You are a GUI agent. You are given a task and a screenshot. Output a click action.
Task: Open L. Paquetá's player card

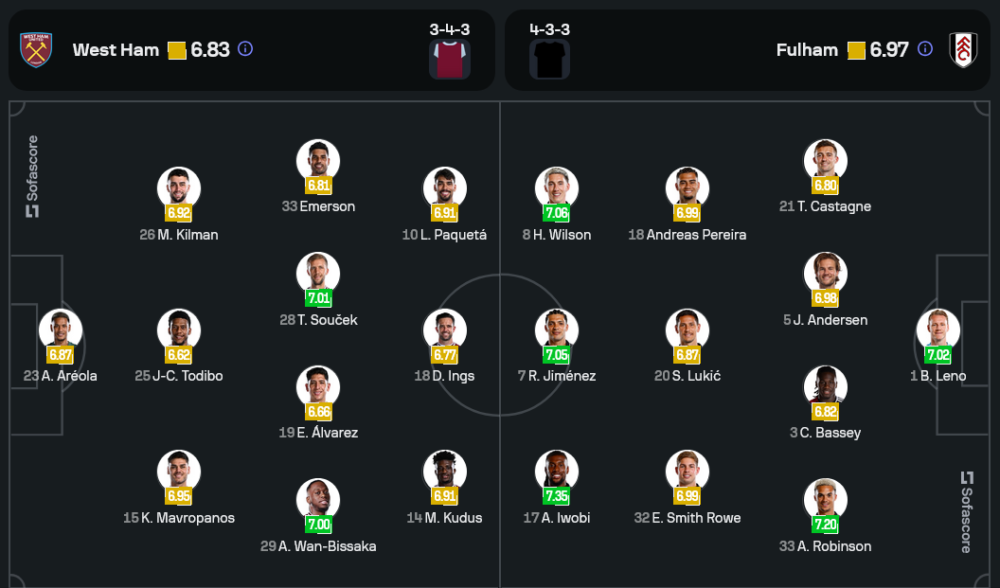(444, 190)
